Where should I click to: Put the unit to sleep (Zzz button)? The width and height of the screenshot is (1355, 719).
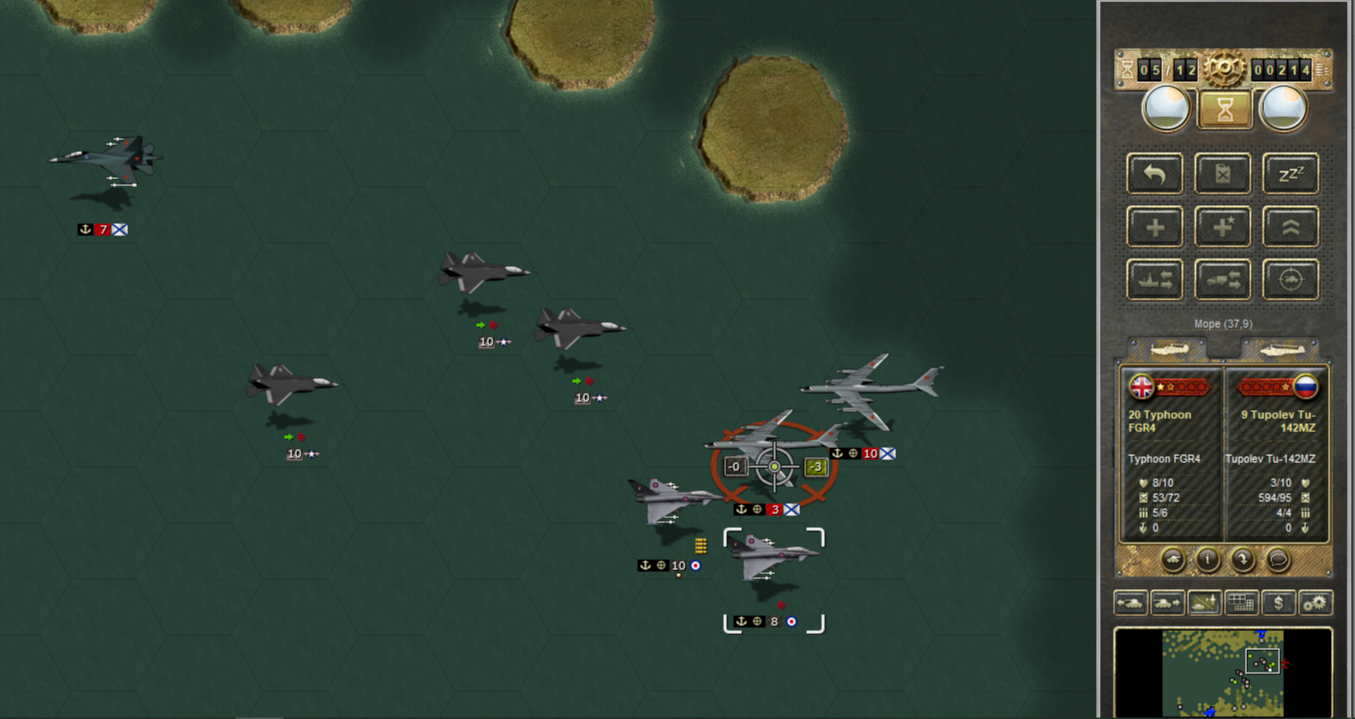pos(1290,174)
